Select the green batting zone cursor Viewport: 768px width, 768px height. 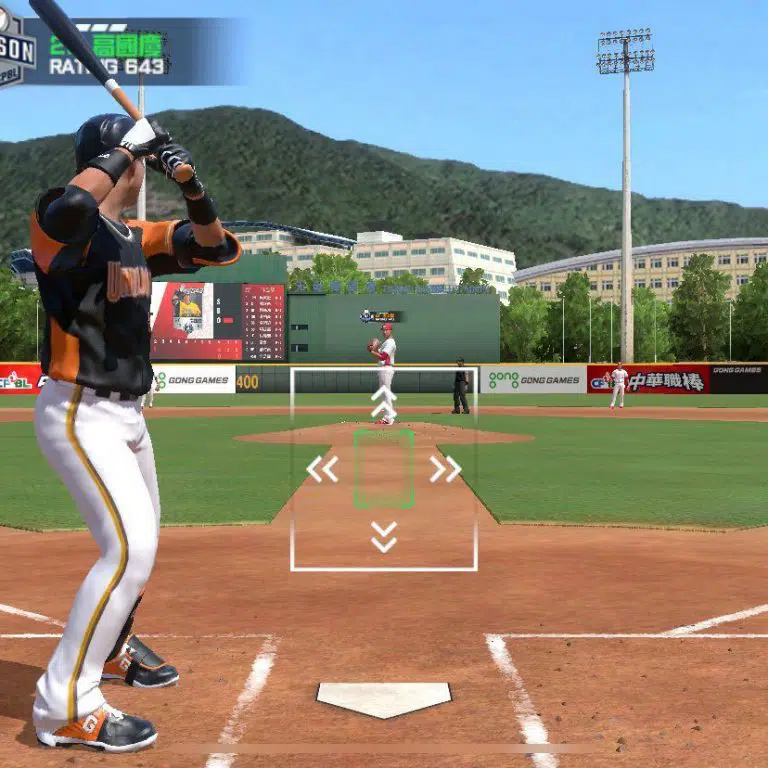point(384,468)
